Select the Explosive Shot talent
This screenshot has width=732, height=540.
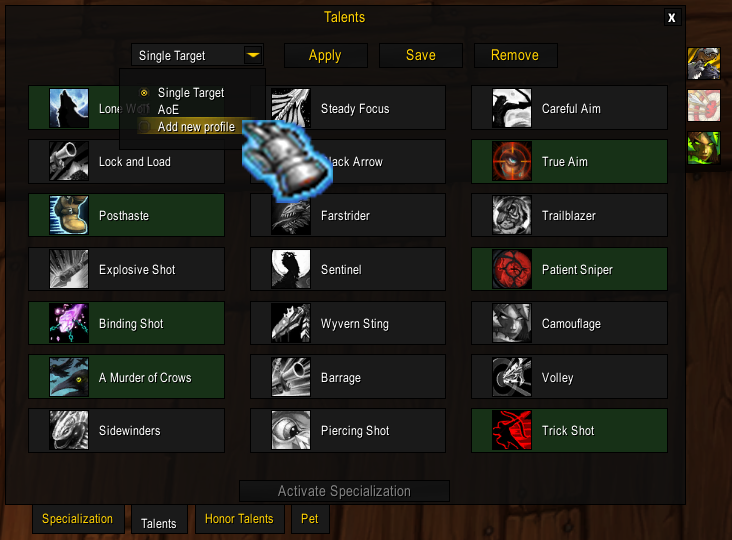point(126,270)
